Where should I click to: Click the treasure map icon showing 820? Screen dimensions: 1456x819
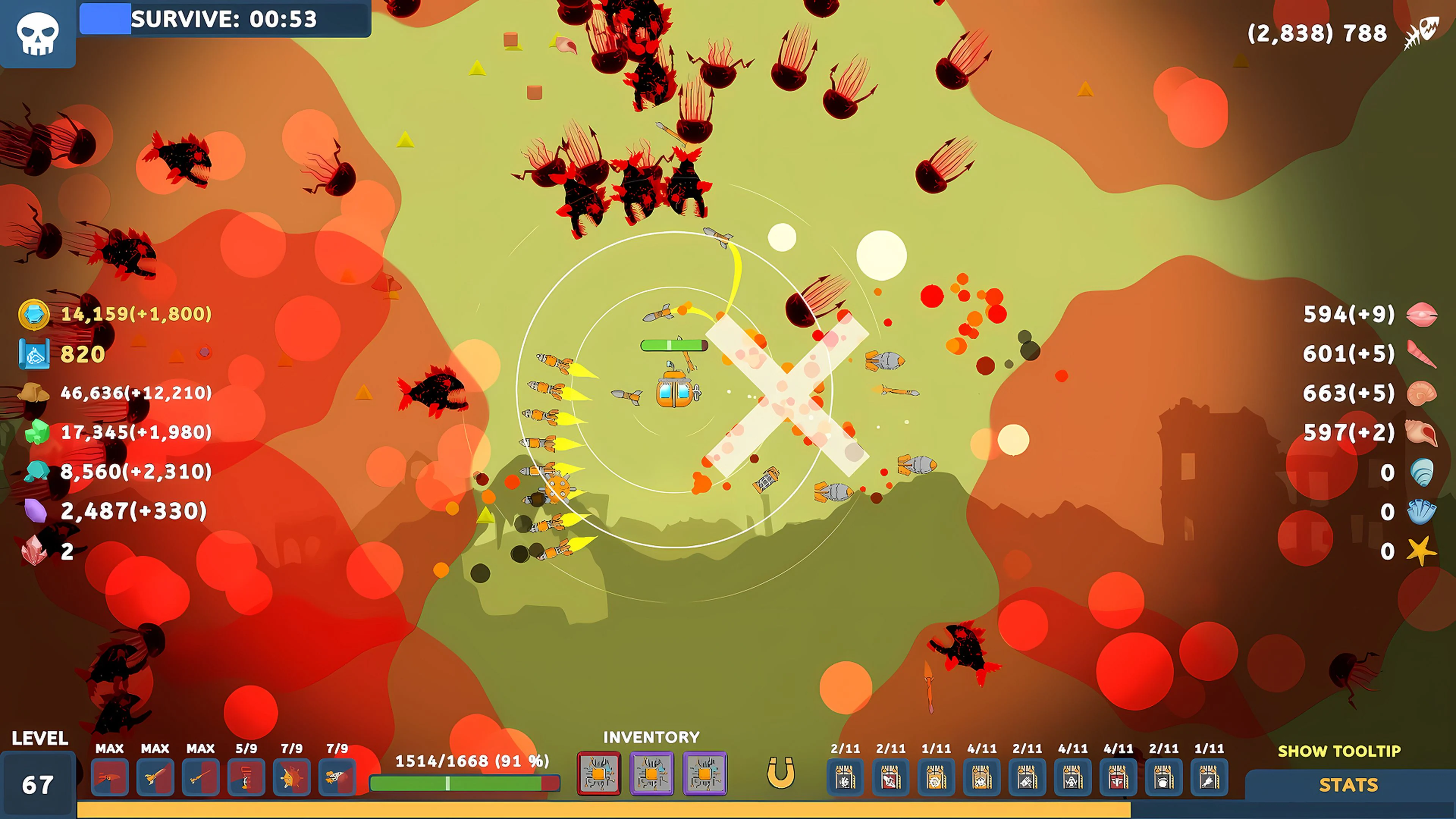point(35,354)
